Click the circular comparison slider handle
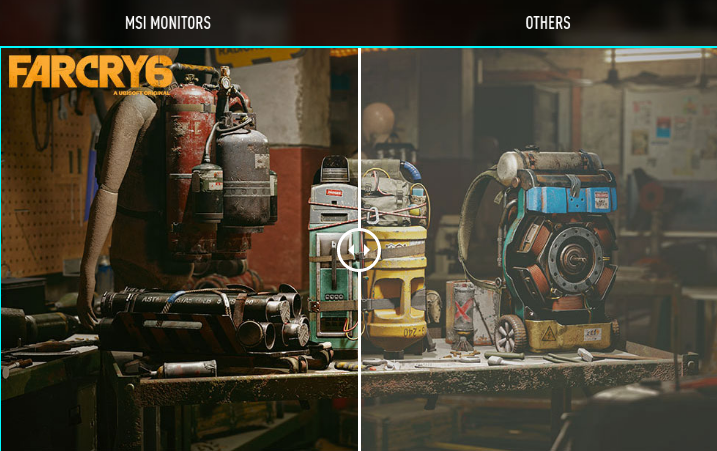 point(359,249)
